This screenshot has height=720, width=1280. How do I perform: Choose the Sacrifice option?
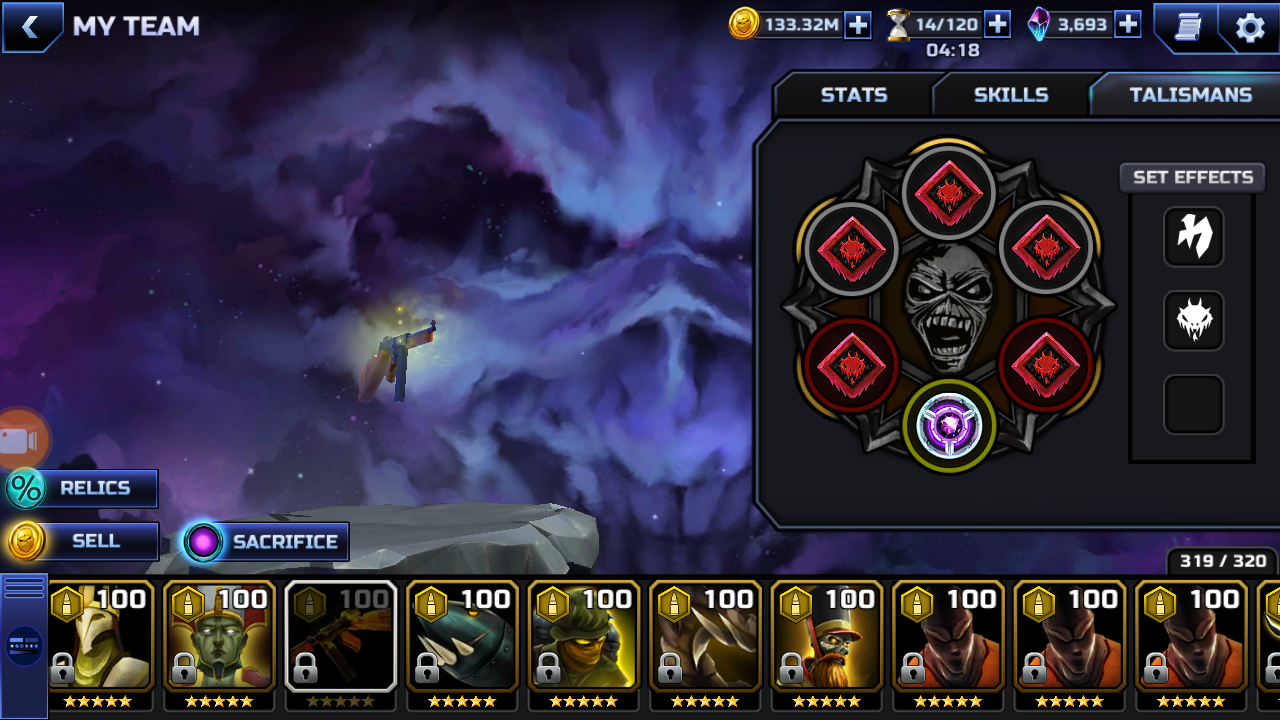point(266,542)
